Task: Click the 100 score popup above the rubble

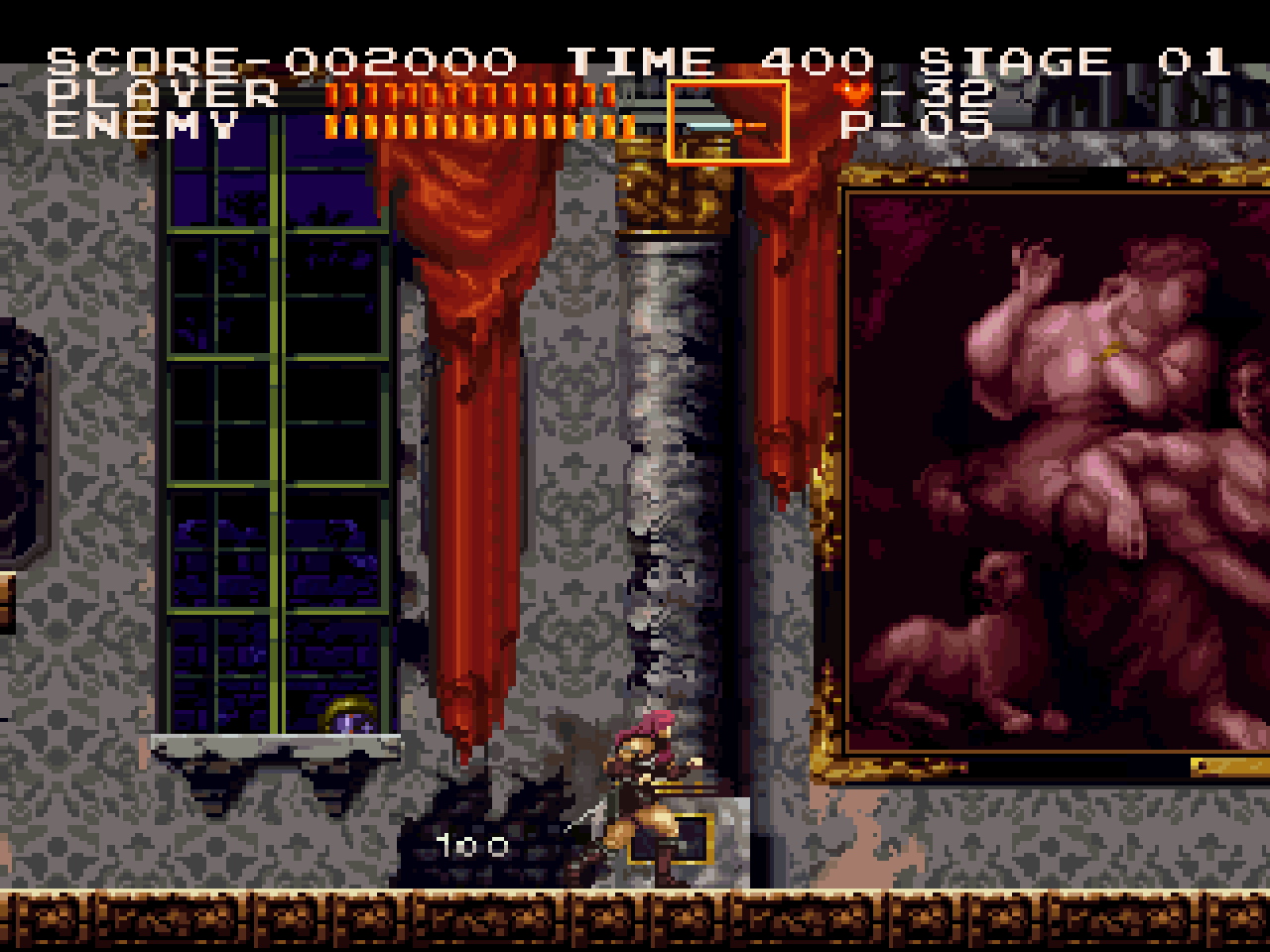Action: 473,846
